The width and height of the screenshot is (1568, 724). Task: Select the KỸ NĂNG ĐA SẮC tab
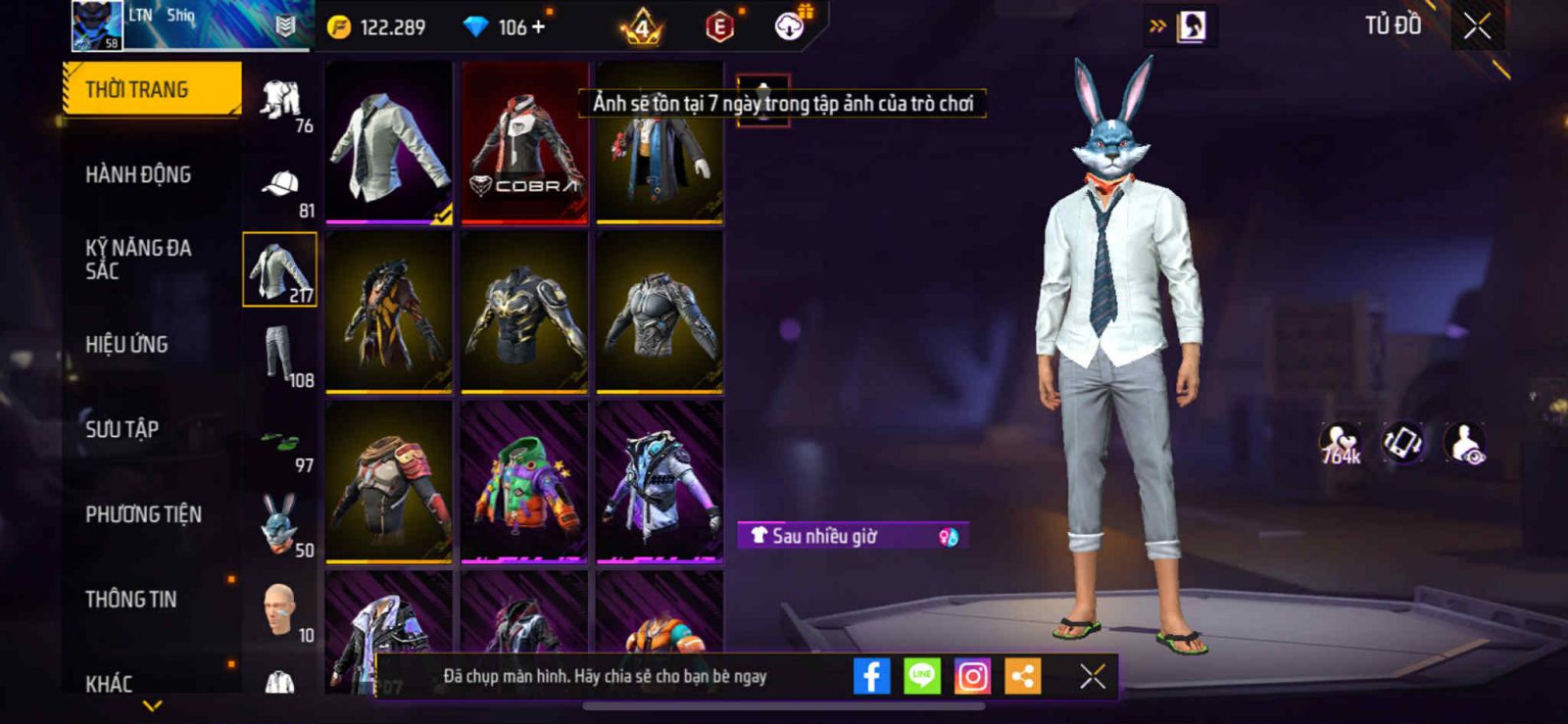pos(138,259)
